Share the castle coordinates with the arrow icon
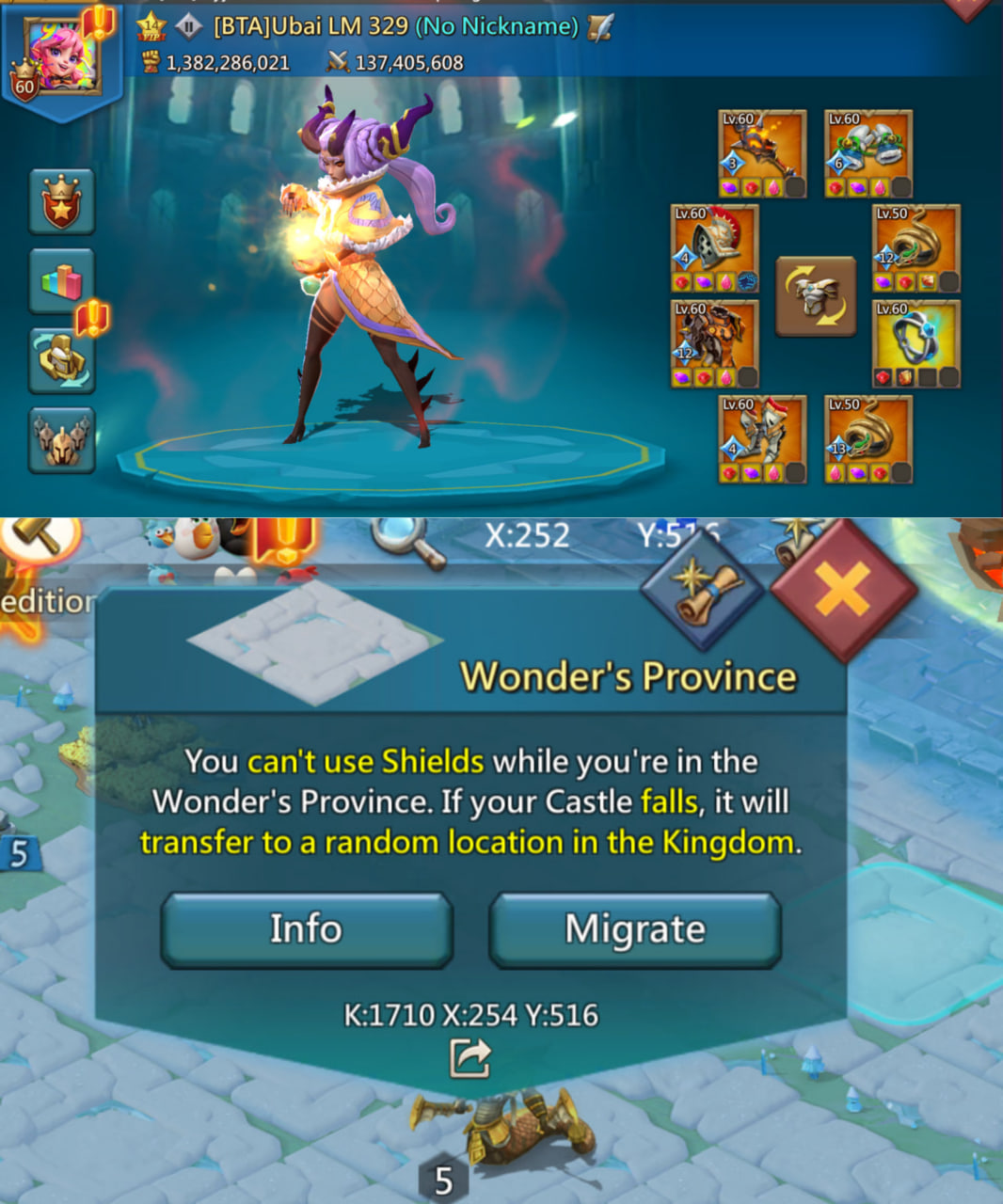This screenshot has height=1204, width=1003. click(470, 1057)
